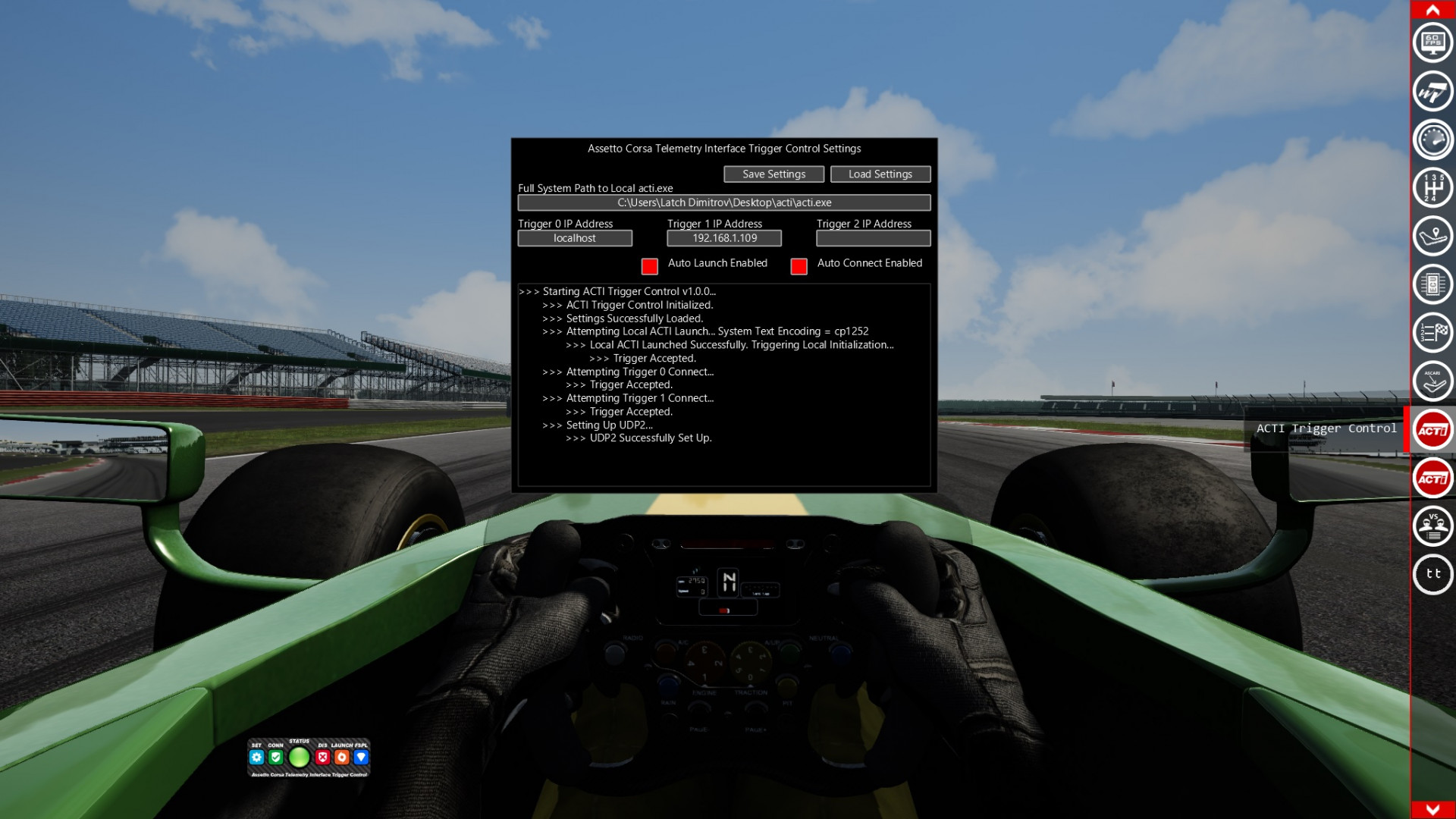
Task: Select the tt time table app
Action: coord(1433,574)
